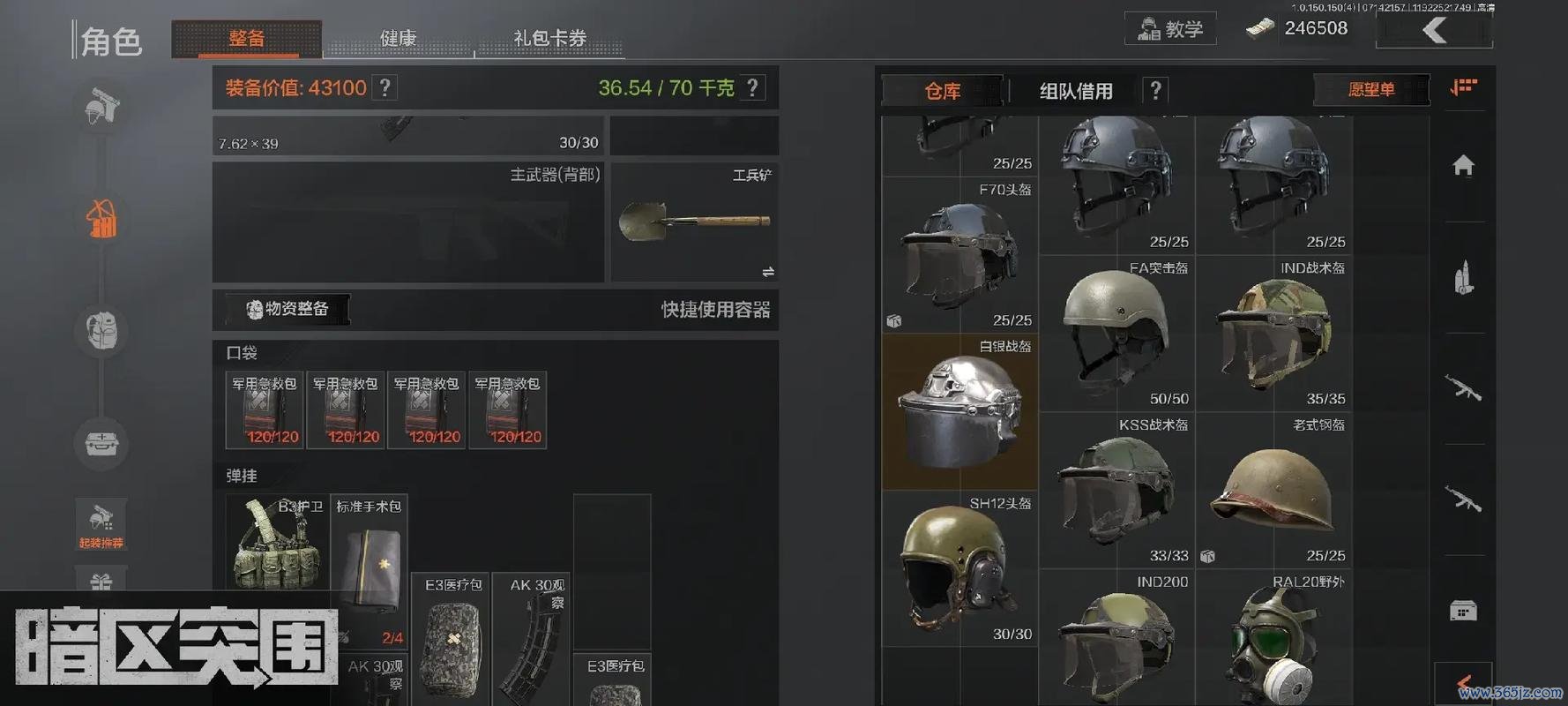Open the medical case equipment category
The height and width of the screenshot is (706, 1568).
pyautogui.click(x=101, y=446)
